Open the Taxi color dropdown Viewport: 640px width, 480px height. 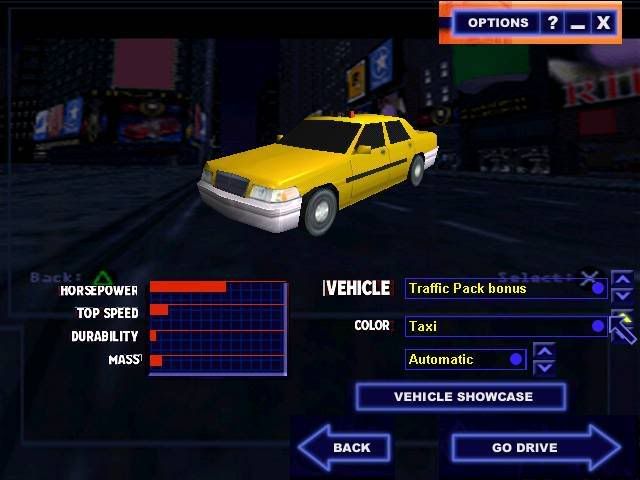pos(506,326)
